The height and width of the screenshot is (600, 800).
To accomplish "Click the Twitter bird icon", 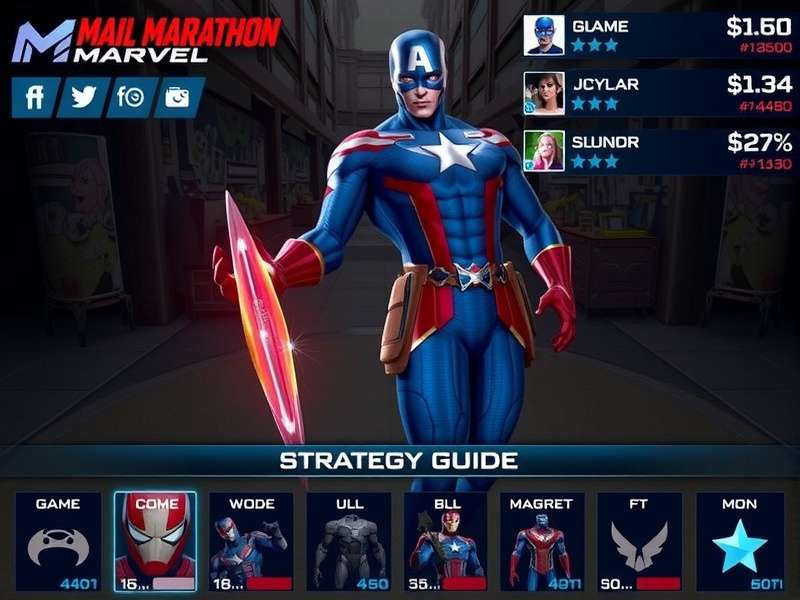I will [83, 97].
